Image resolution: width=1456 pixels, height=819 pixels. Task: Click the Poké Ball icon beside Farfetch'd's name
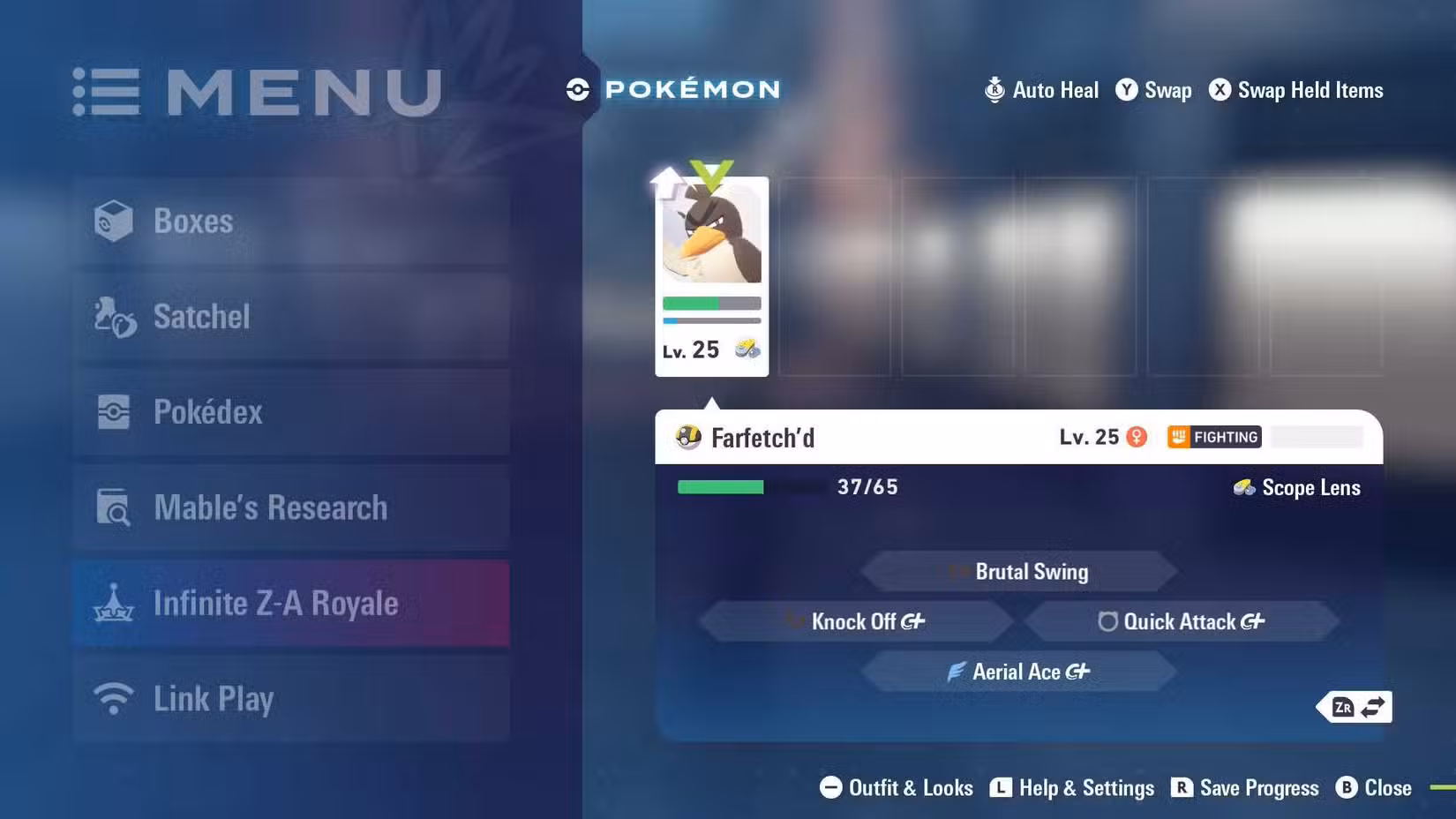687,437
